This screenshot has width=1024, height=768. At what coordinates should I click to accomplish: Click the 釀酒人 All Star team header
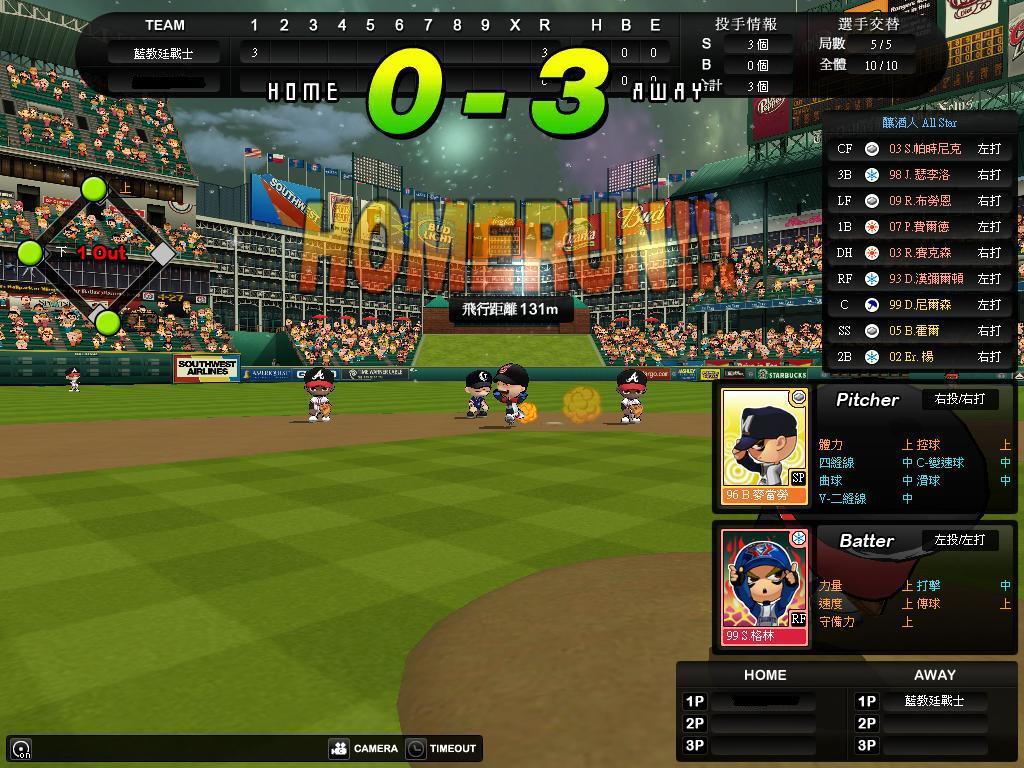(919, 123)
